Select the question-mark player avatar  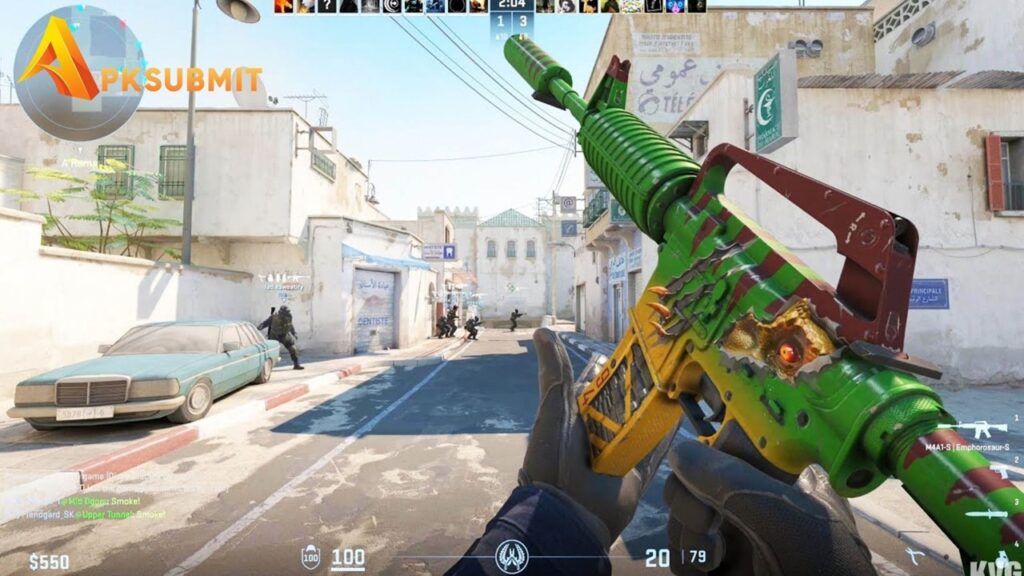326,6
